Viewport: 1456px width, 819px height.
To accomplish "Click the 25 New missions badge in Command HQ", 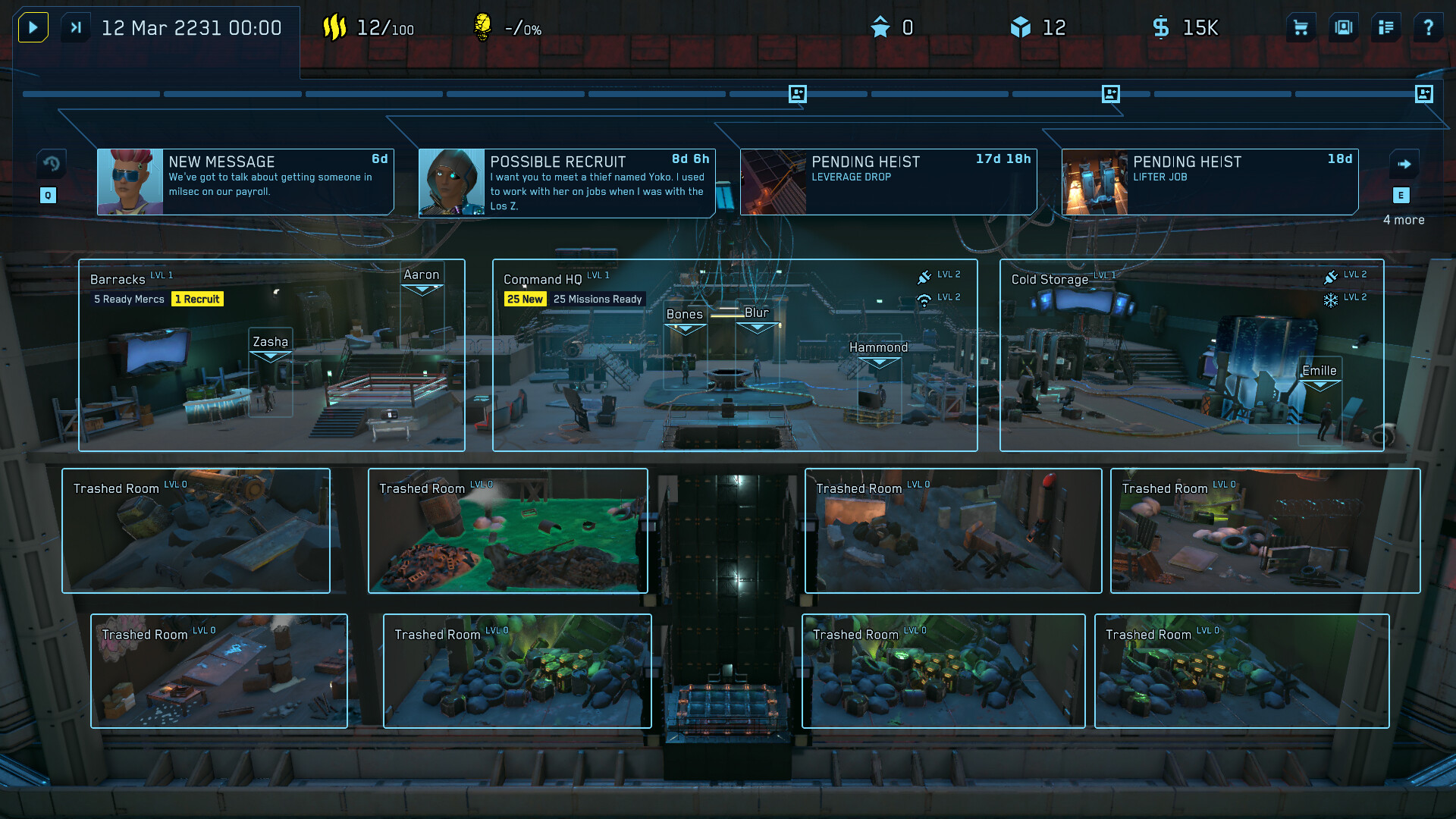I will coord(526,299).
